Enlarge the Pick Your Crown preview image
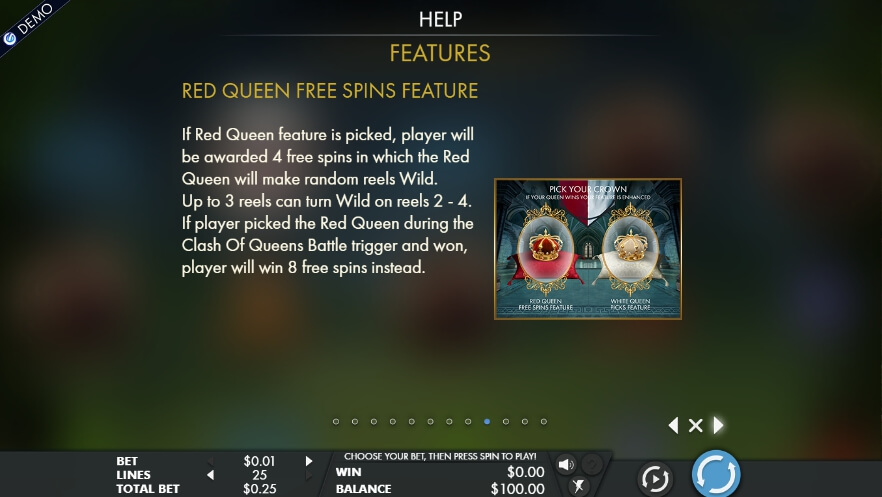The width and height of the screenshot is (882, 497). tap(588, 249)
